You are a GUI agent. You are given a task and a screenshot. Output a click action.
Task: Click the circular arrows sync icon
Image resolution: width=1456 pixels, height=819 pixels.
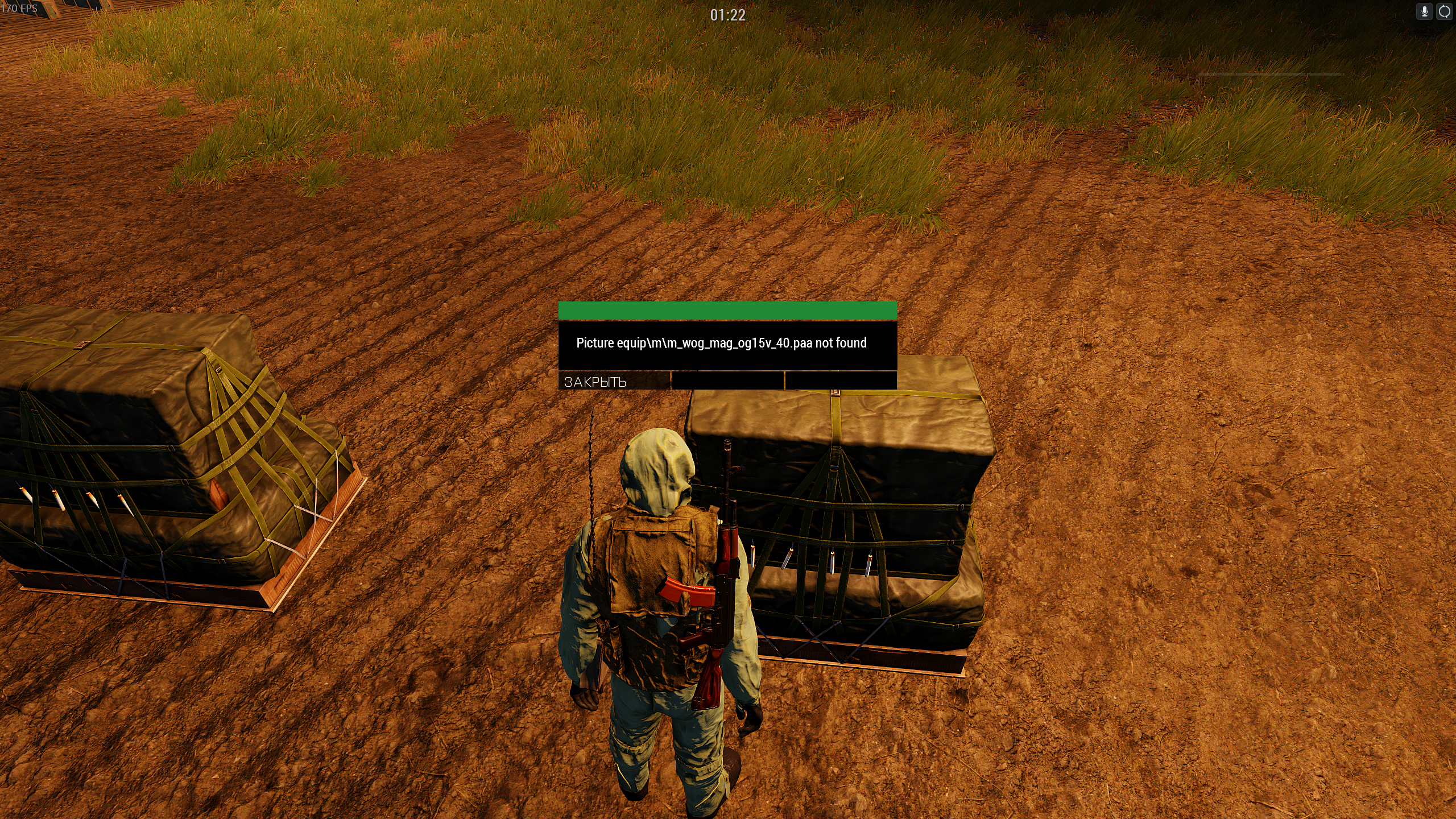click(1445, 12)
